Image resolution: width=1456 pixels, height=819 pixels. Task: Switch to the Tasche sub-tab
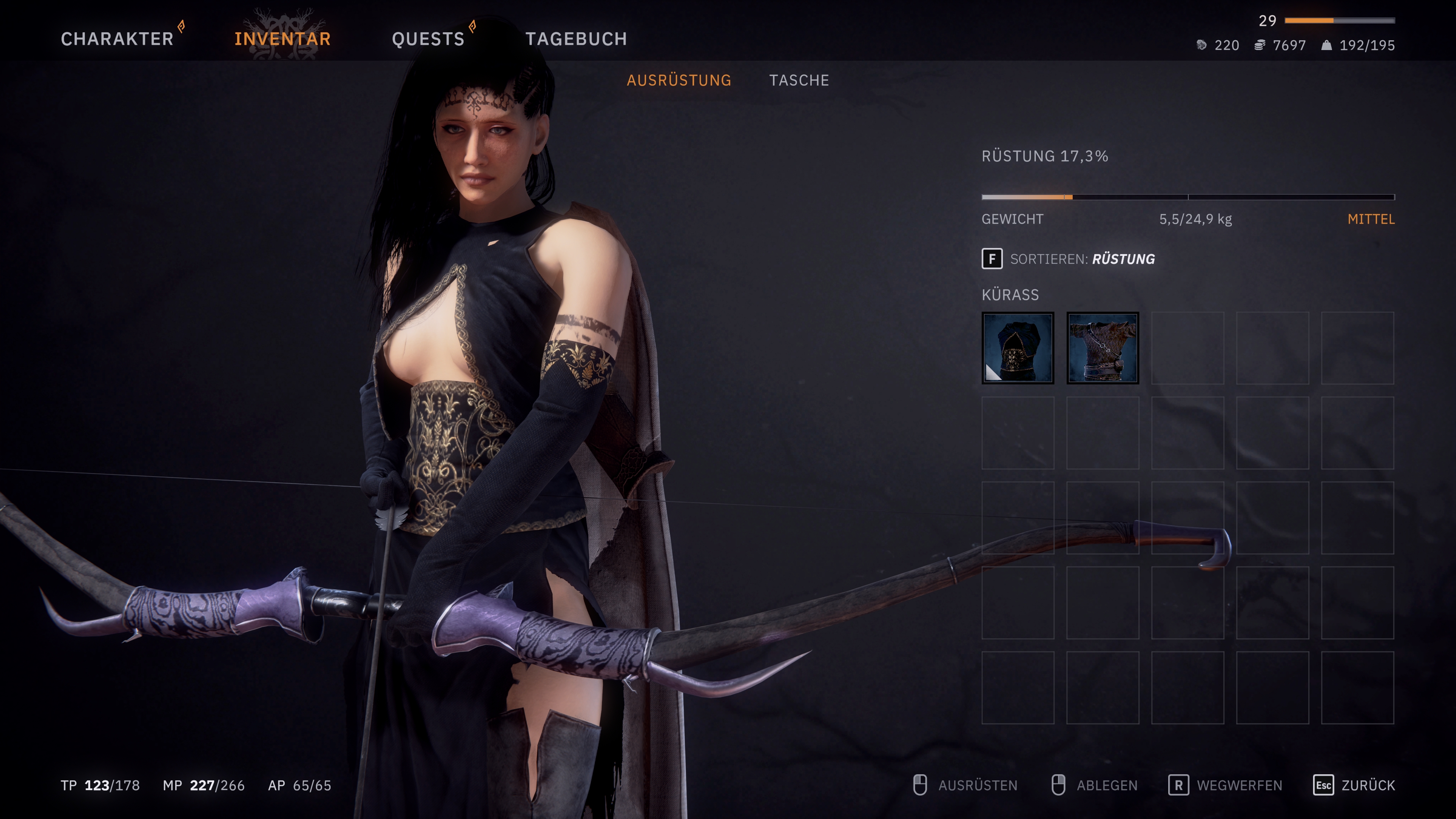pos(799,80)
